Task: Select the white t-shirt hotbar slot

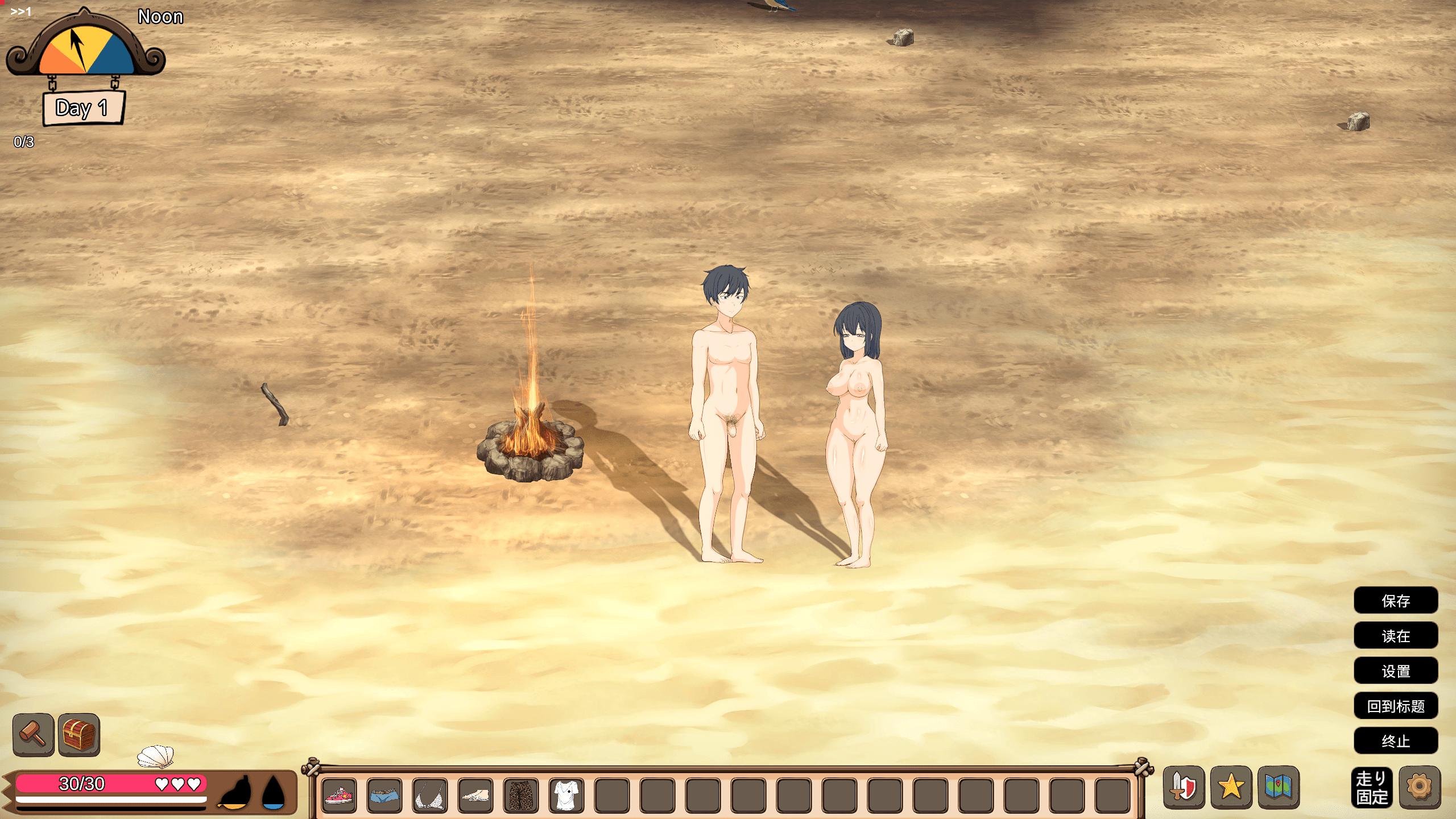Action: click(566, 795)
